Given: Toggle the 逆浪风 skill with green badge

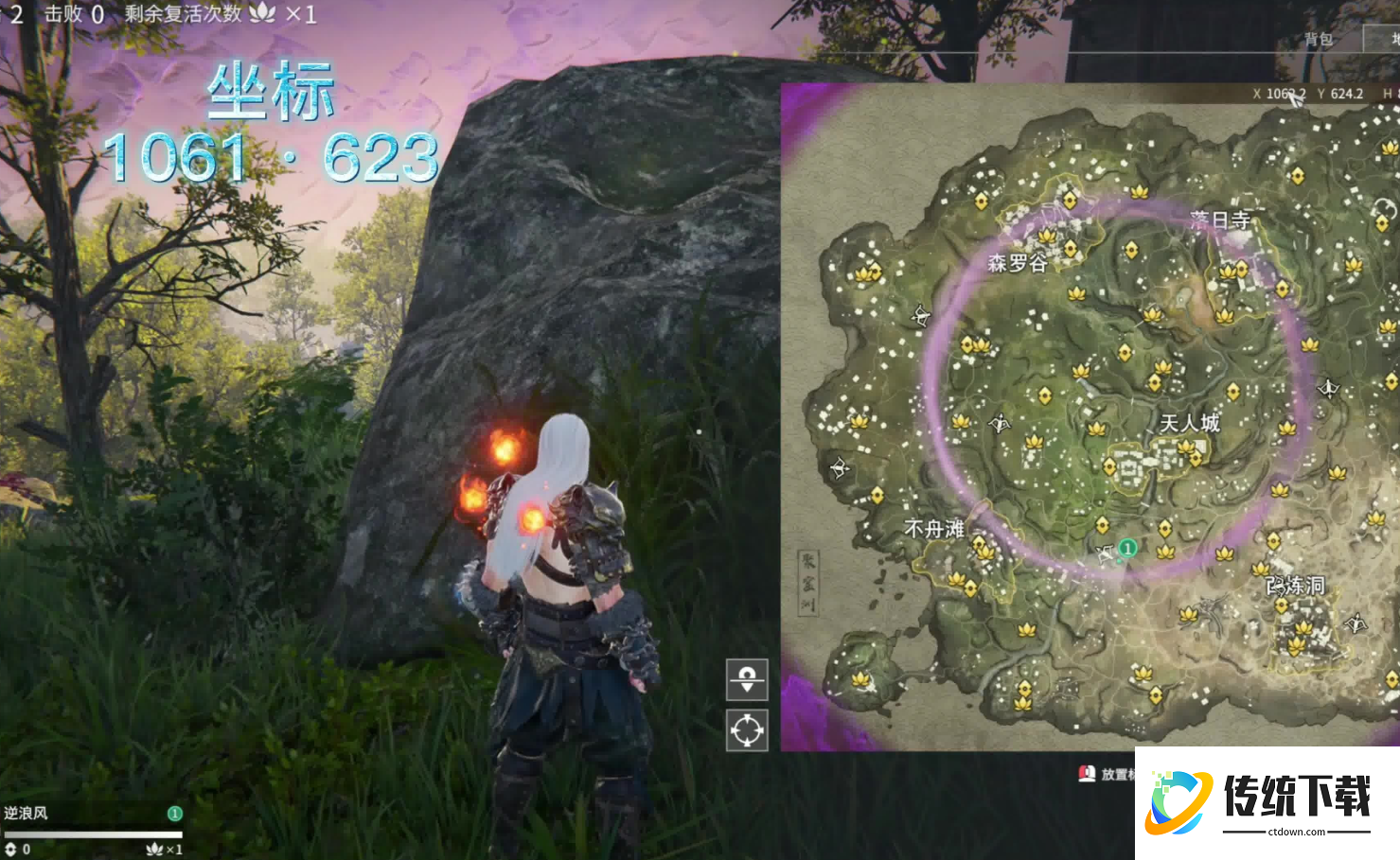Looking at the screenshot, I should 173,812.
